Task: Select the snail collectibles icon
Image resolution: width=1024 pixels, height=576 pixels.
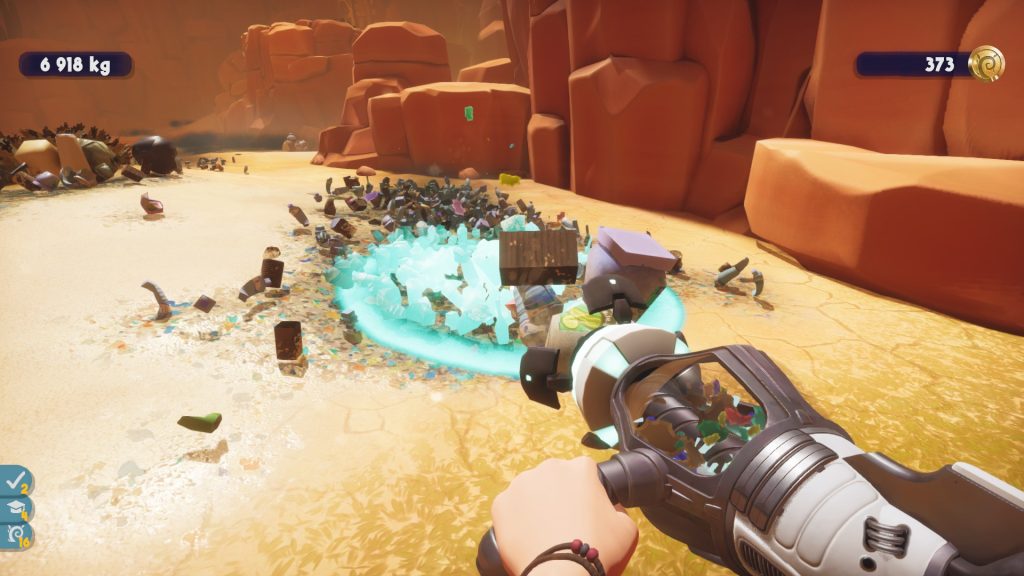Action: [15, 536]
